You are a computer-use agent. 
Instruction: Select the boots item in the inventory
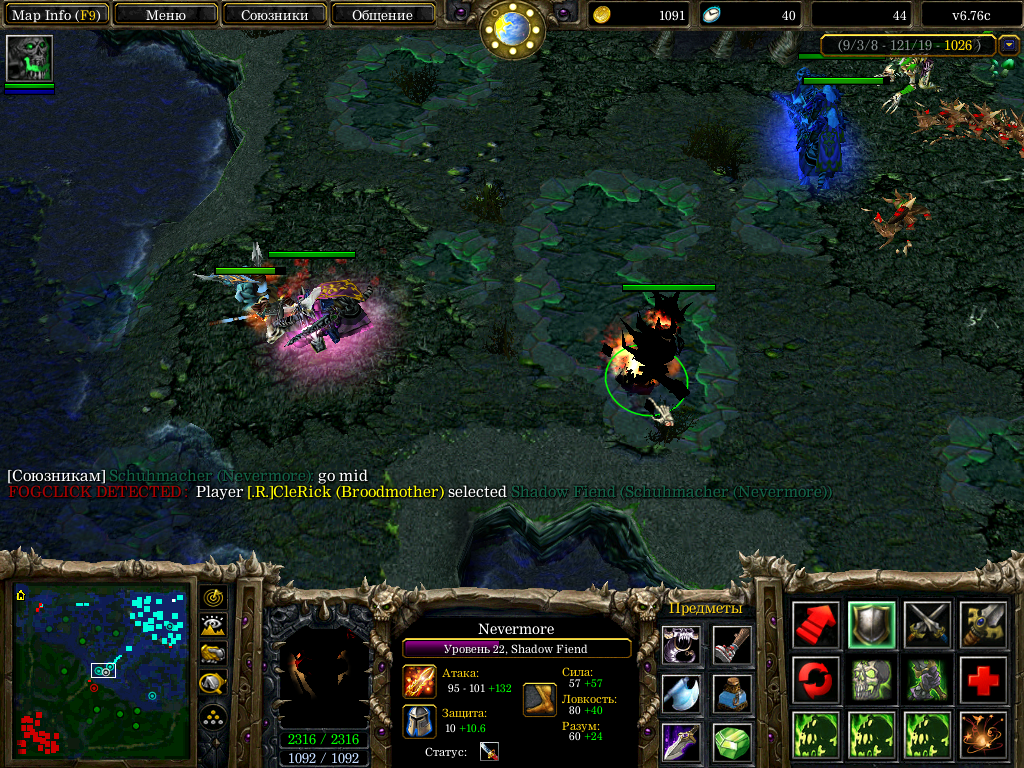point(733,646)
